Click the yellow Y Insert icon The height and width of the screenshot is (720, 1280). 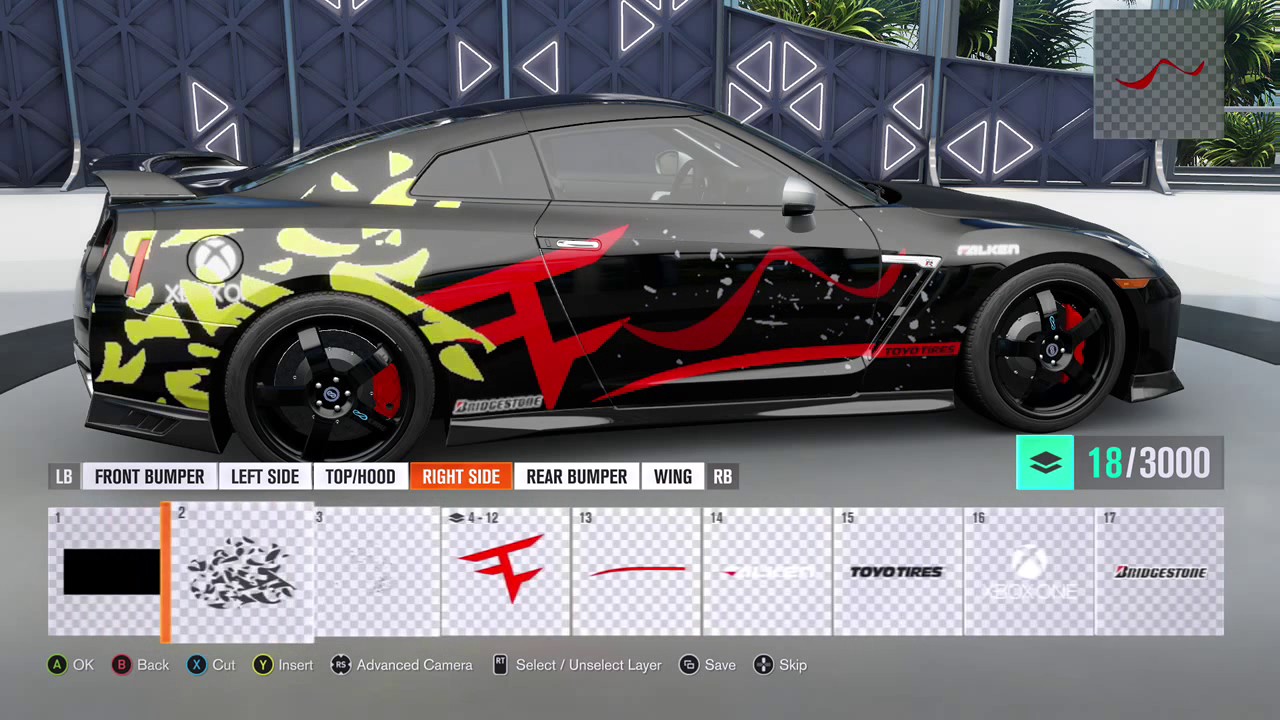coord(262,665)
